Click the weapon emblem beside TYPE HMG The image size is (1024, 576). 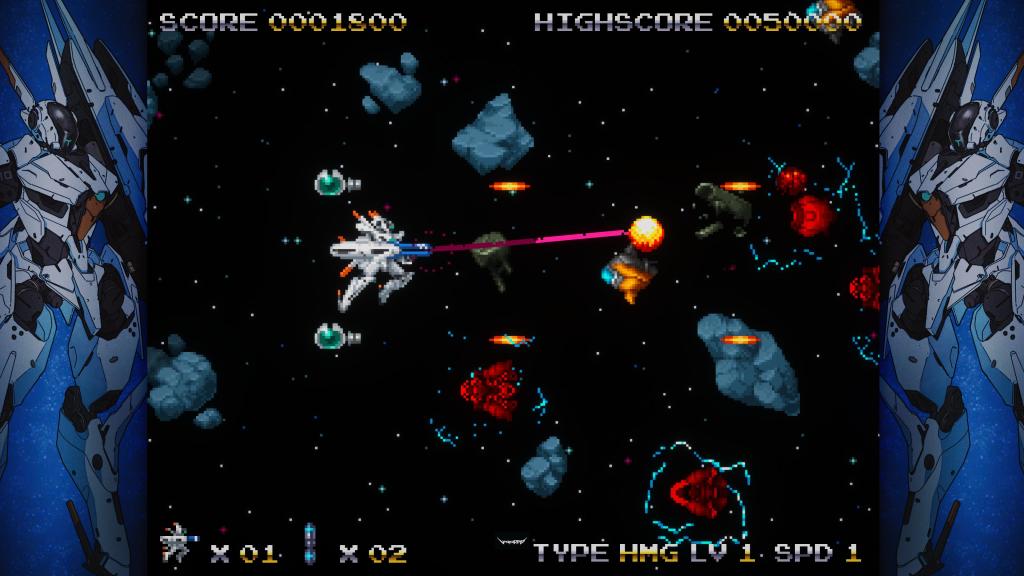[x=511, y=543]
